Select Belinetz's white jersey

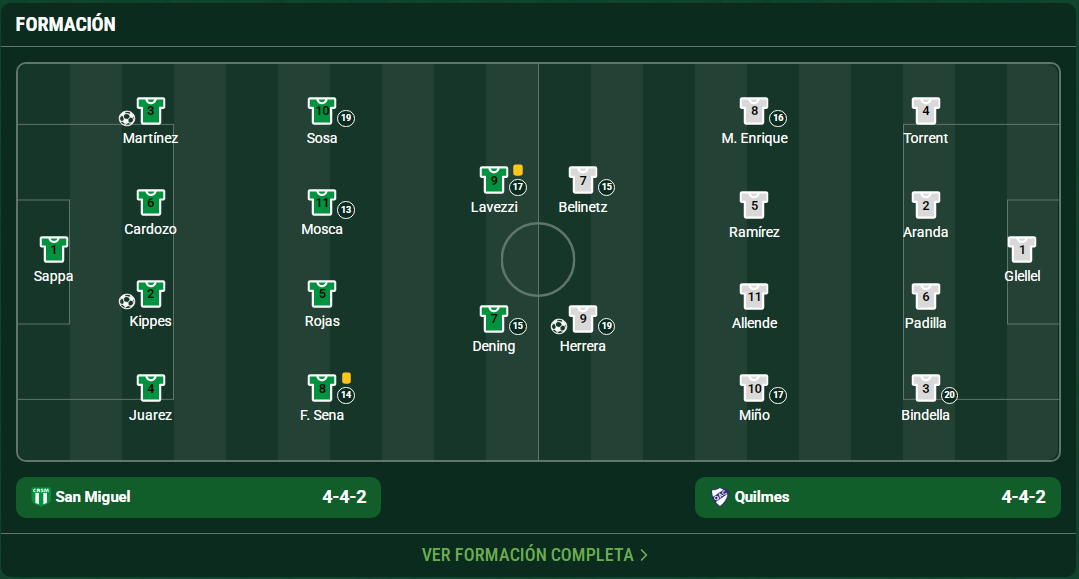pos(583,180)
